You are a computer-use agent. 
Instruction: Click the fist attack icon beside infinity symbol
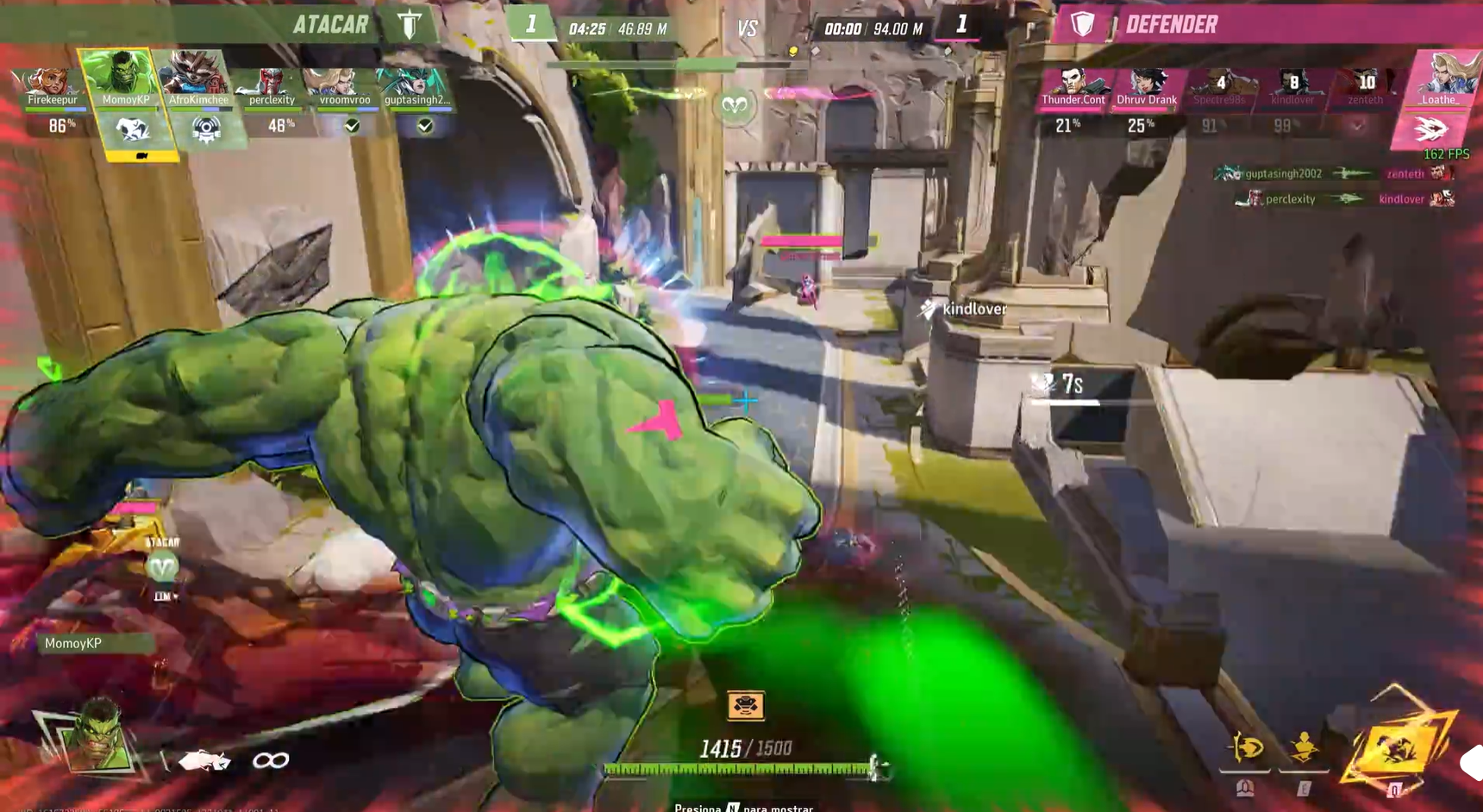click(x=204, y=760)
